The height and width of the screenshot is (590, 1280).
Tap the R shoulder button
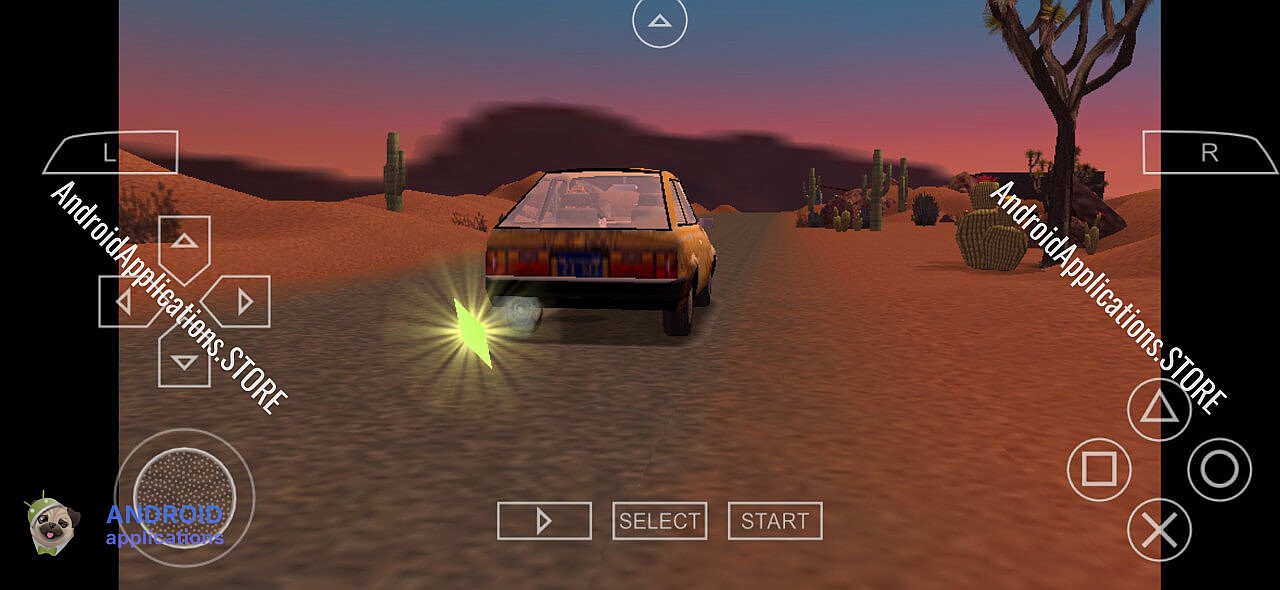coord(1210,153)
